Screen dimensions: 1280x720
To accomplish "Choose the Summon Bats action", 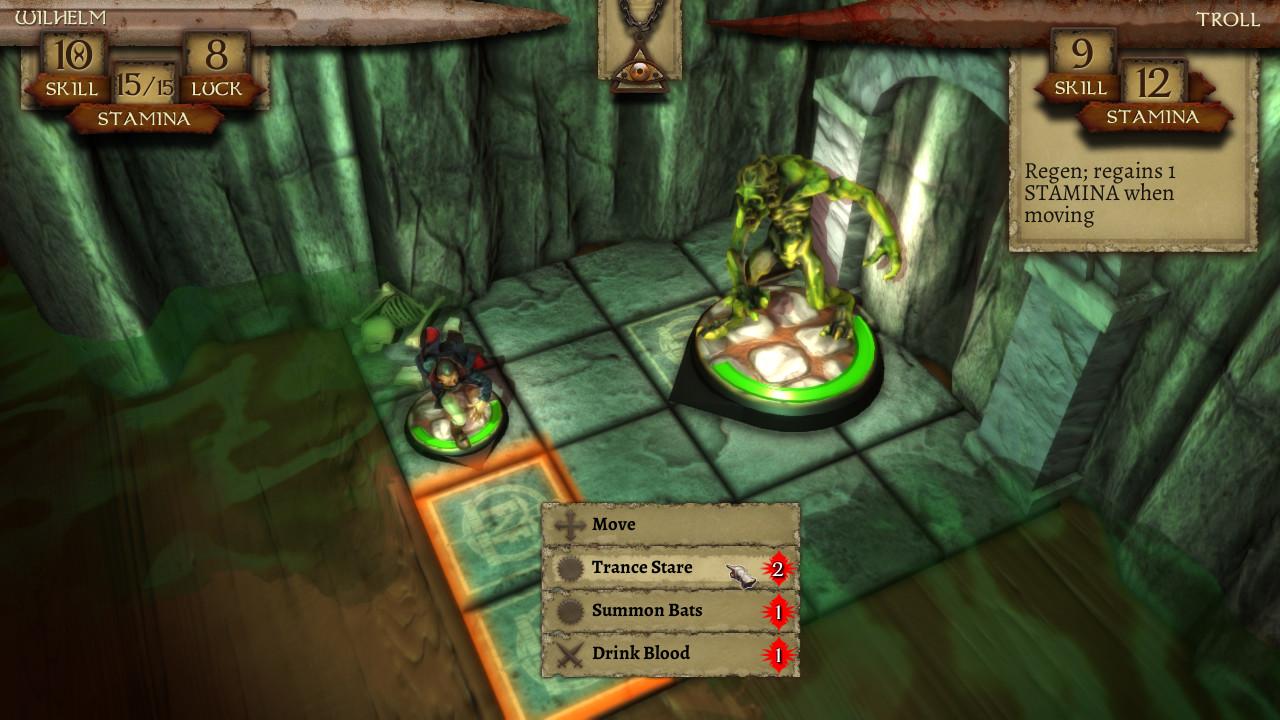I will pyautogui.click(x=645, y=609).
